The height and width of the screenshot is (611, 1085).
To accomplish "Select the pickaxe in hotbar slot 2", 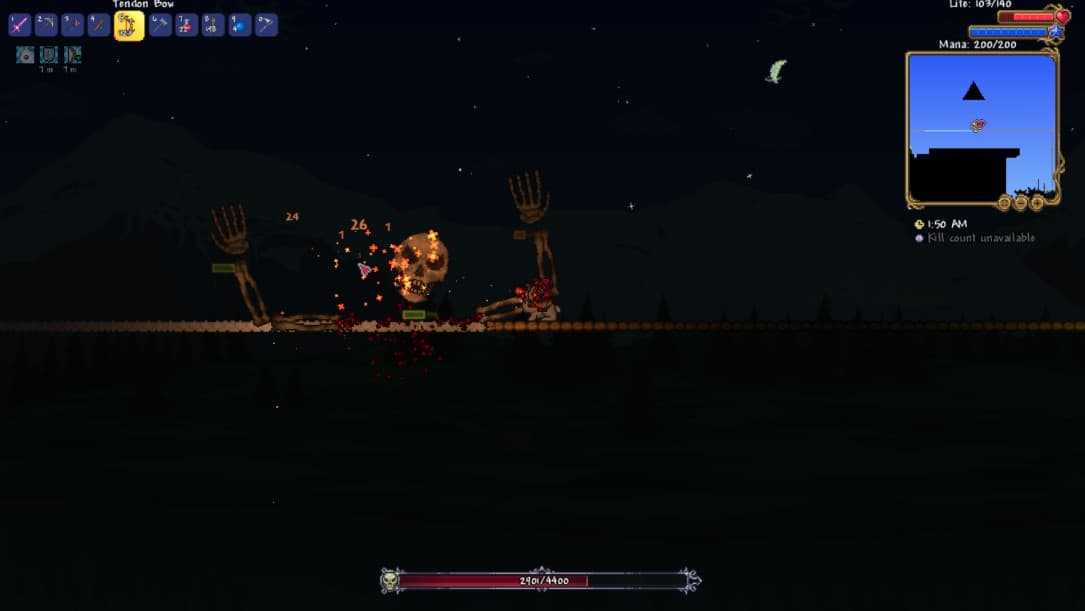I will tap(46, 25).
